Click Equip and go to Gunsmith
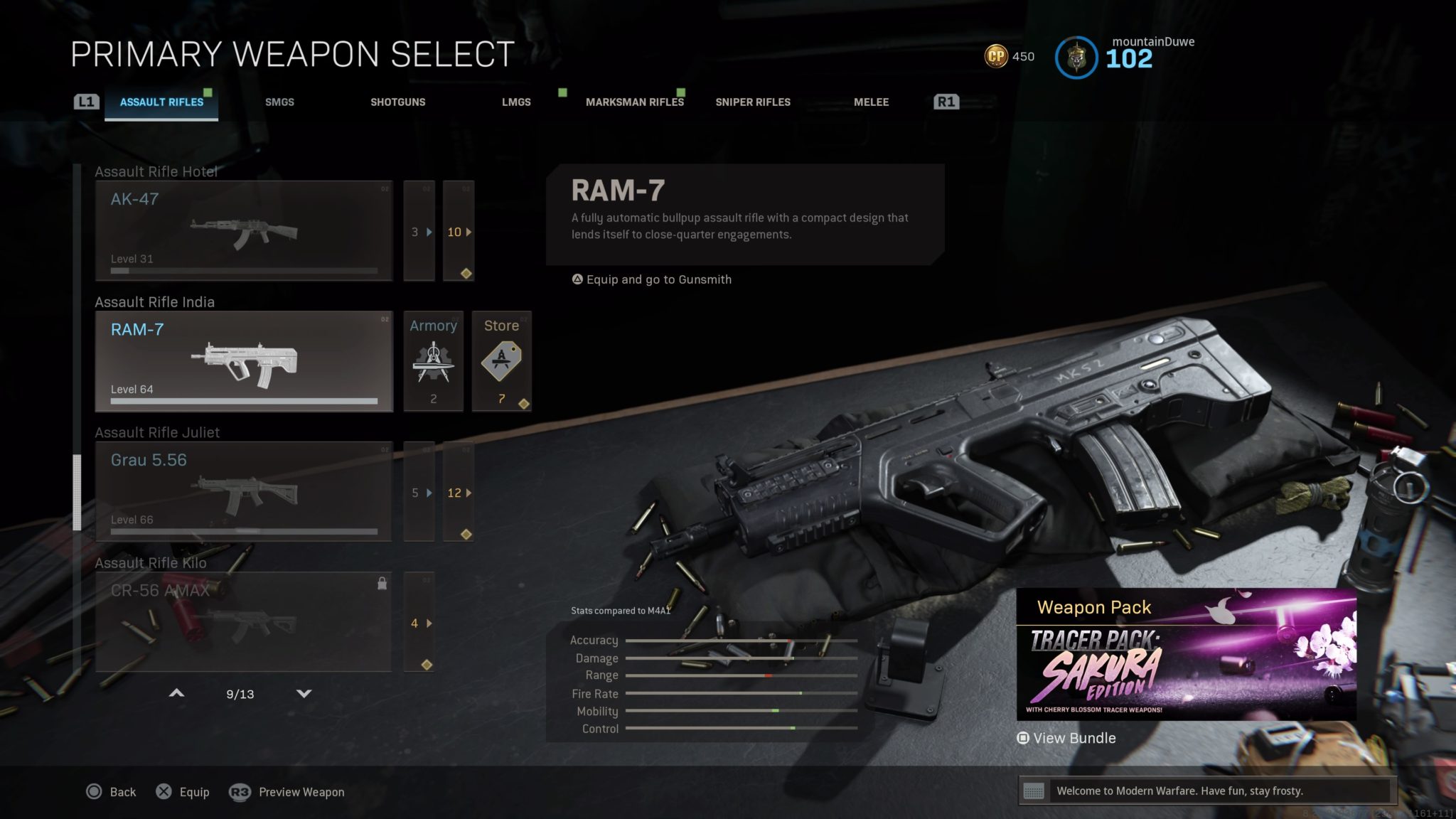Viewport: 1456px width, 819px height. pos(652,279)
